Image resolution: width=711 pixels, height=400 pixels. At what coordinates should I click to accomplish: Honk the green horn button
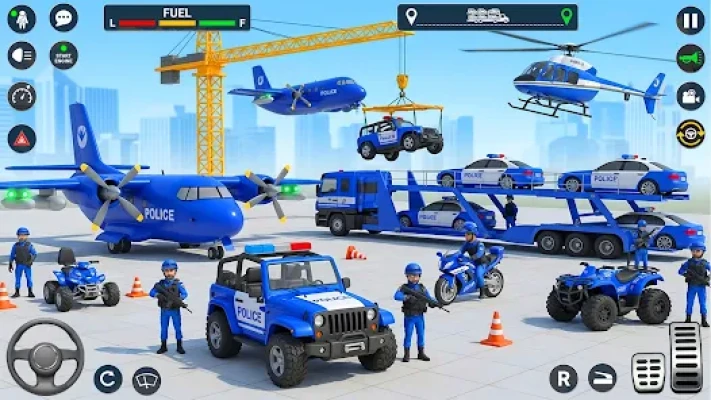coord(690,58)
